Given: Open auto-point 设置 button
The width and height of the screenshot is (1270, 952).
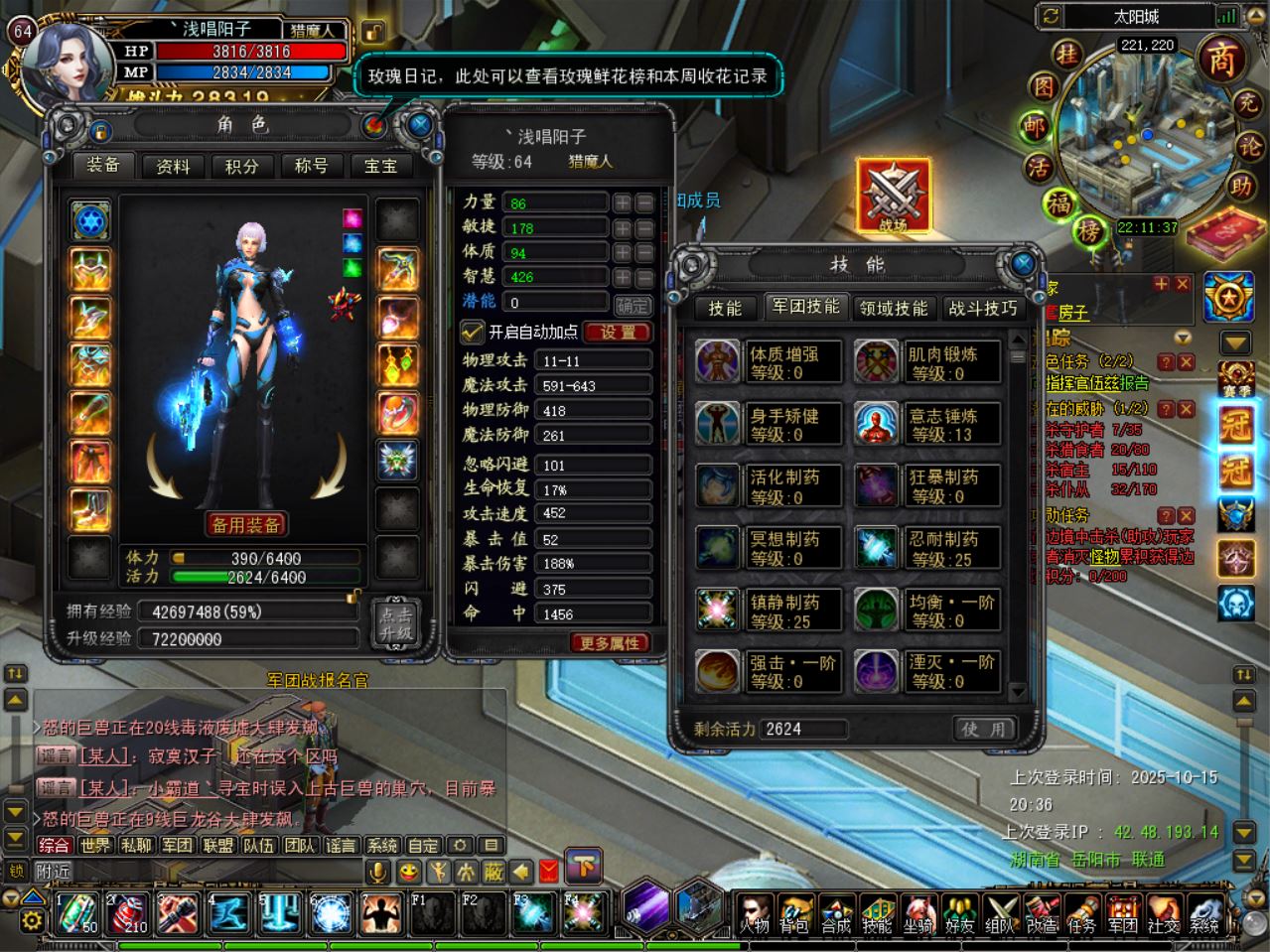Looking at the screenshot, I should point(618,333).
